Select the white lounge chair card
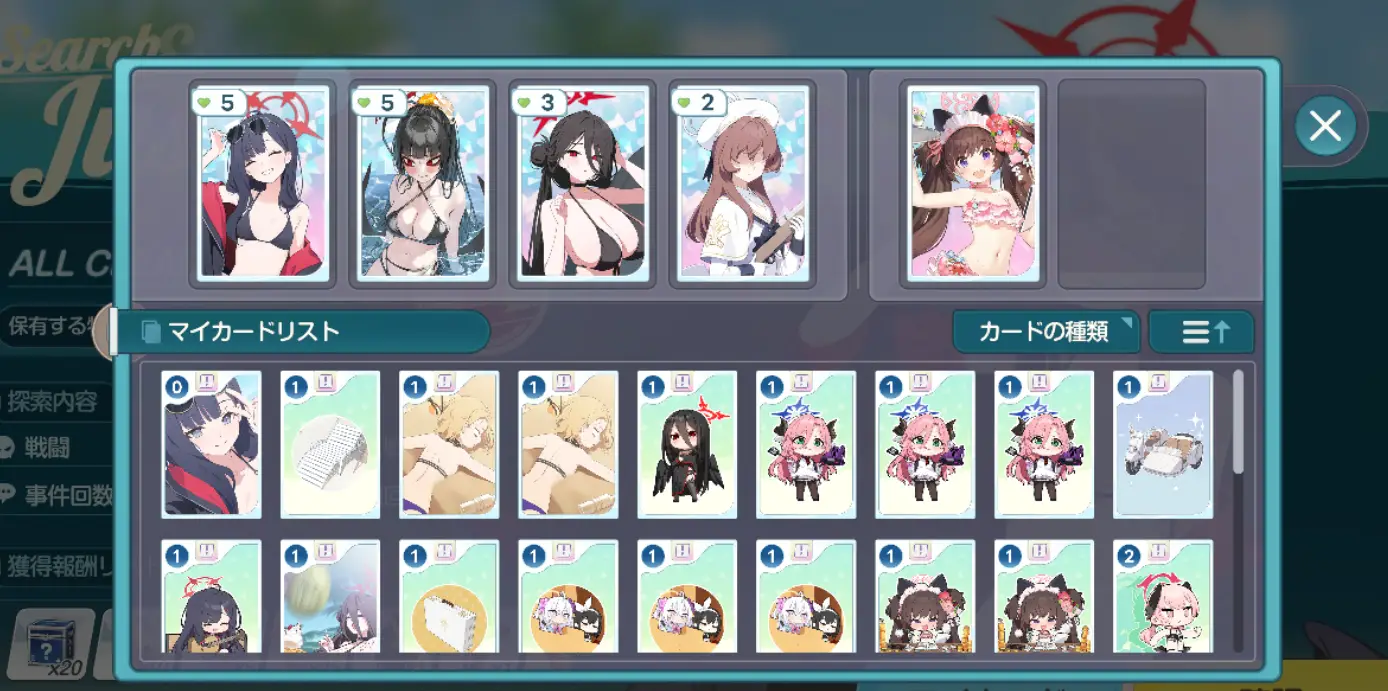This screenshot has width=1388, height=691. pyautogui.click(x=330, y=444)
